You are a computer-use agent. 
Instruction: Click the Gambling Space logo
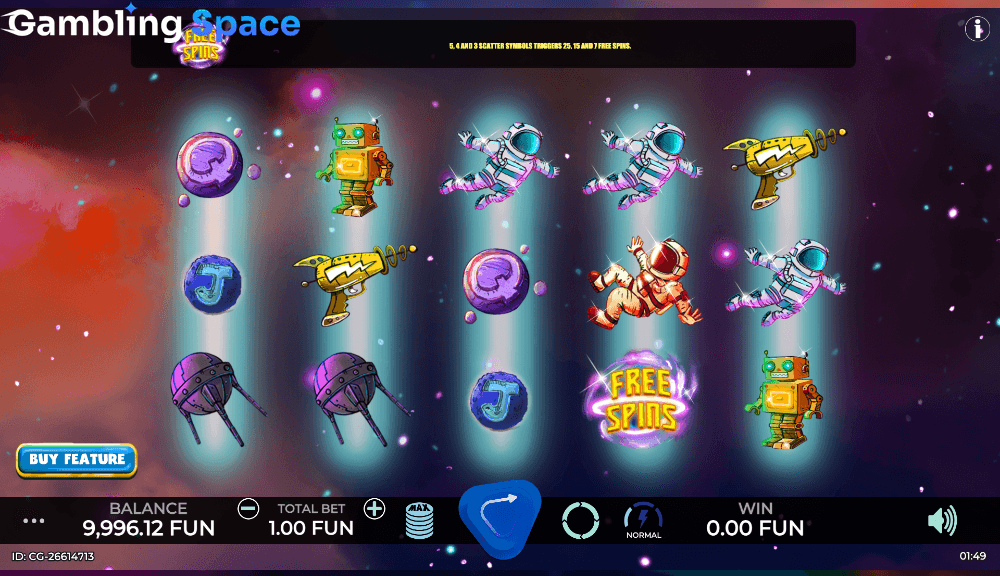[x=152, y=24]
